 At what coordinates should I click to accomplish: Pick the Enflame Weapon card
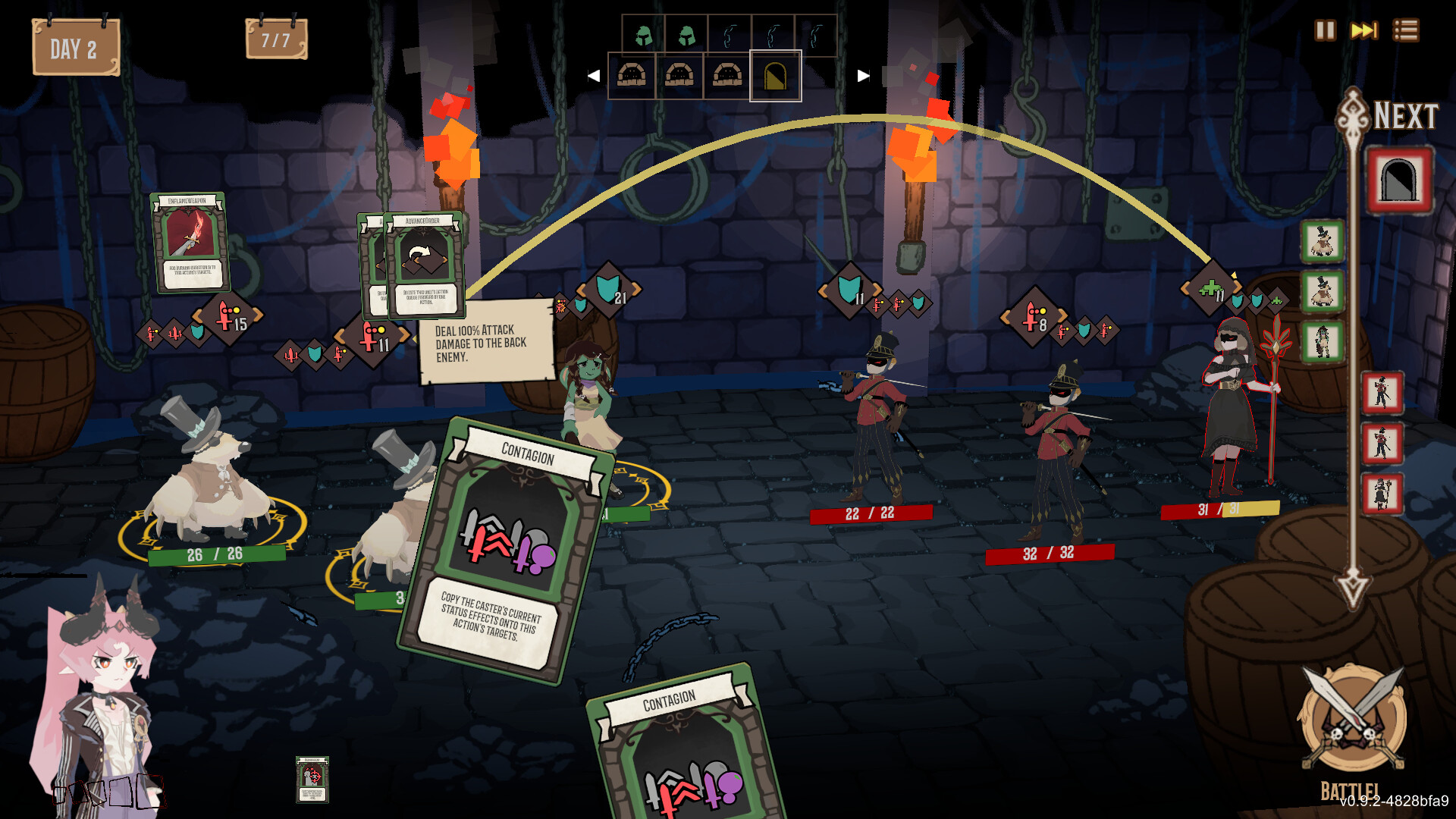pyautogui.click(x=190, y=241)
